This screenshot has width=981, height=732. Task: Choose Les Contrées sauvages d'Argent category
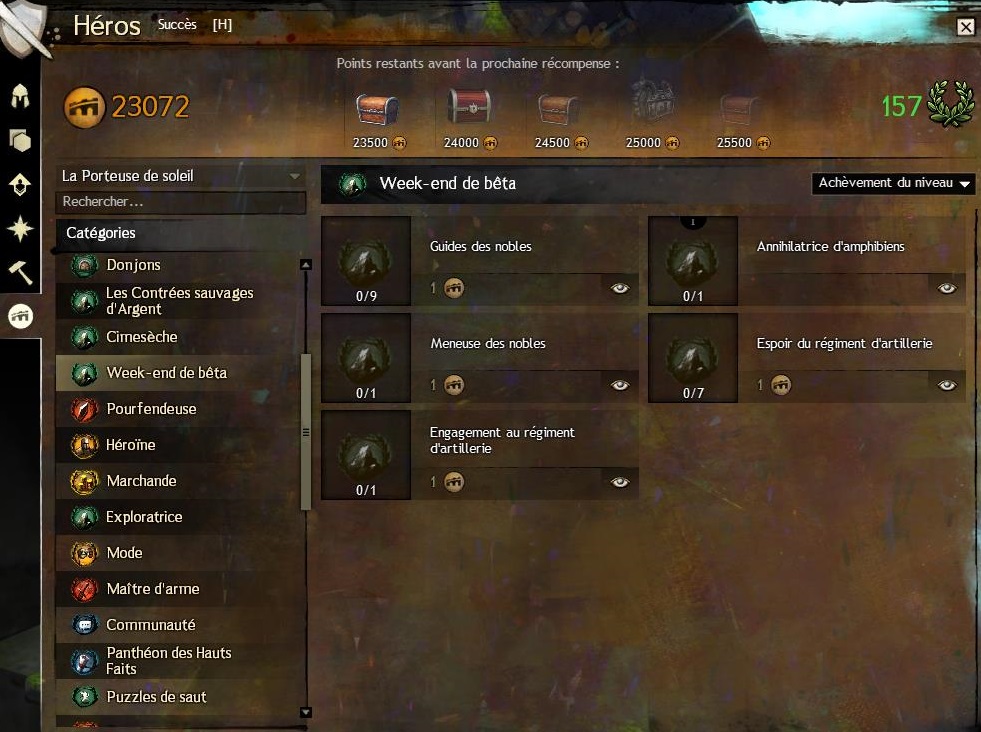[179, 301]
